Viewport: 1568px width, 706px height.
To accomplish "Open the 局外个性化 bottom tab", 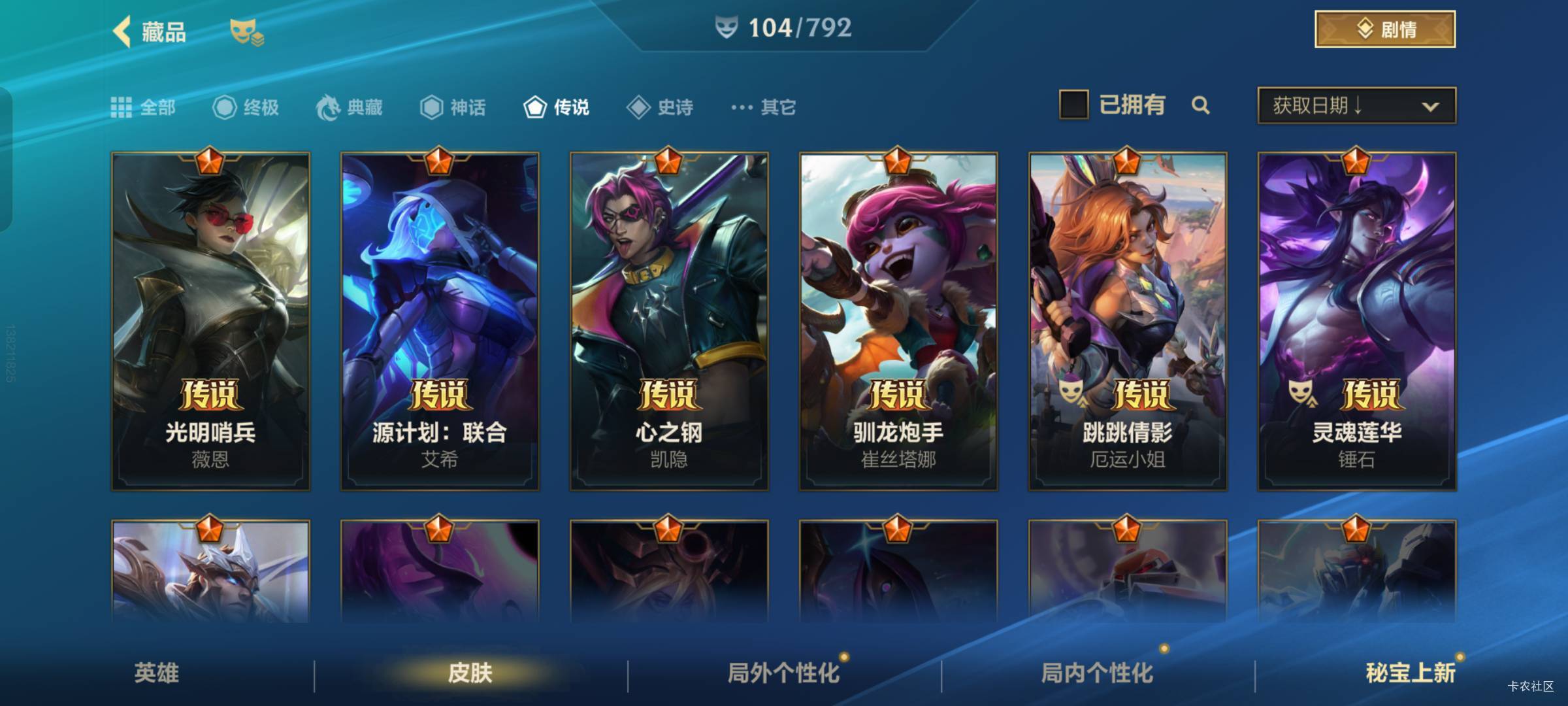I will [783, 673].
